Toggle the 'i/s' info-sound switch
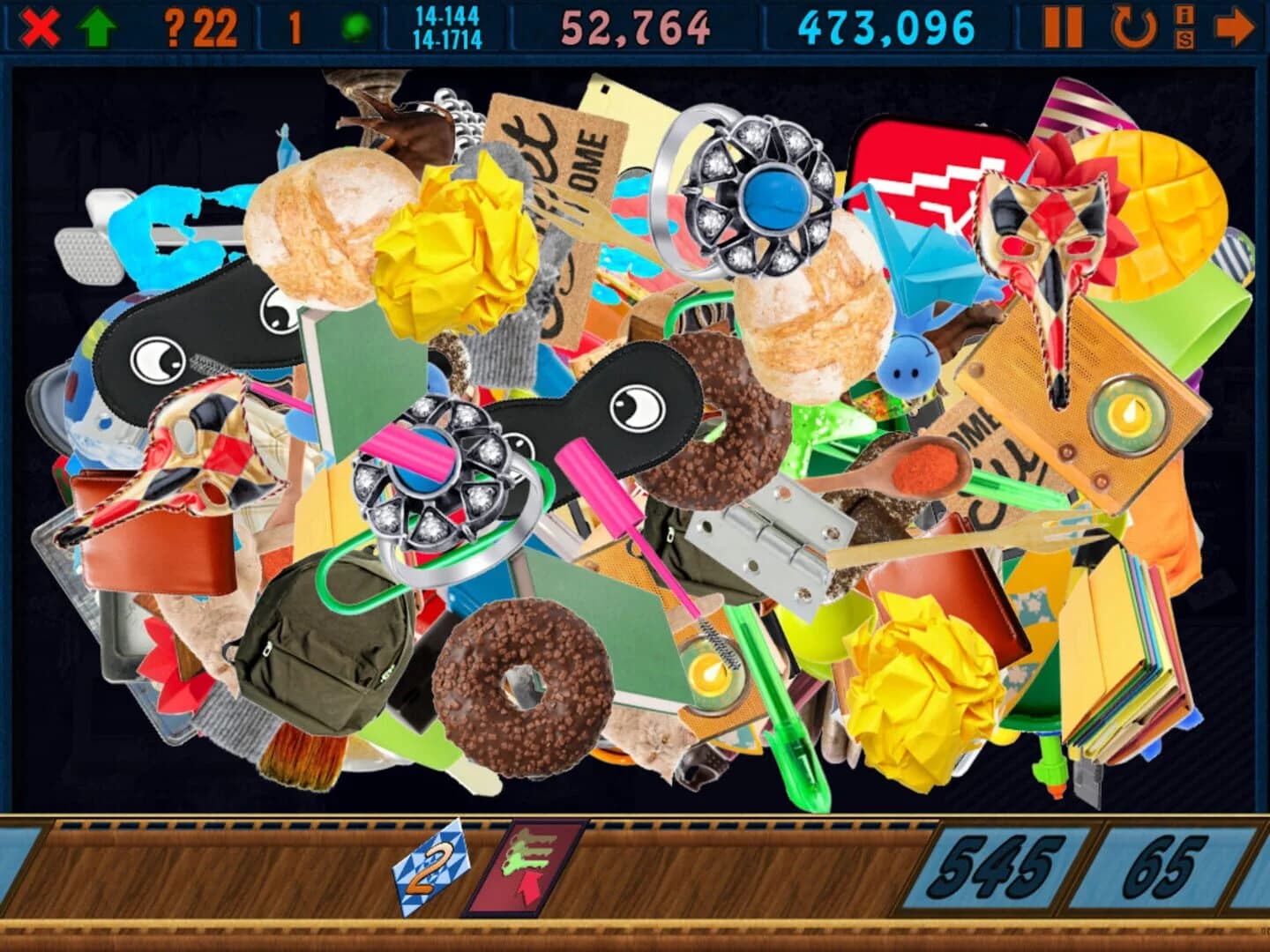1270x952 pixels. tap(1184, 25)
